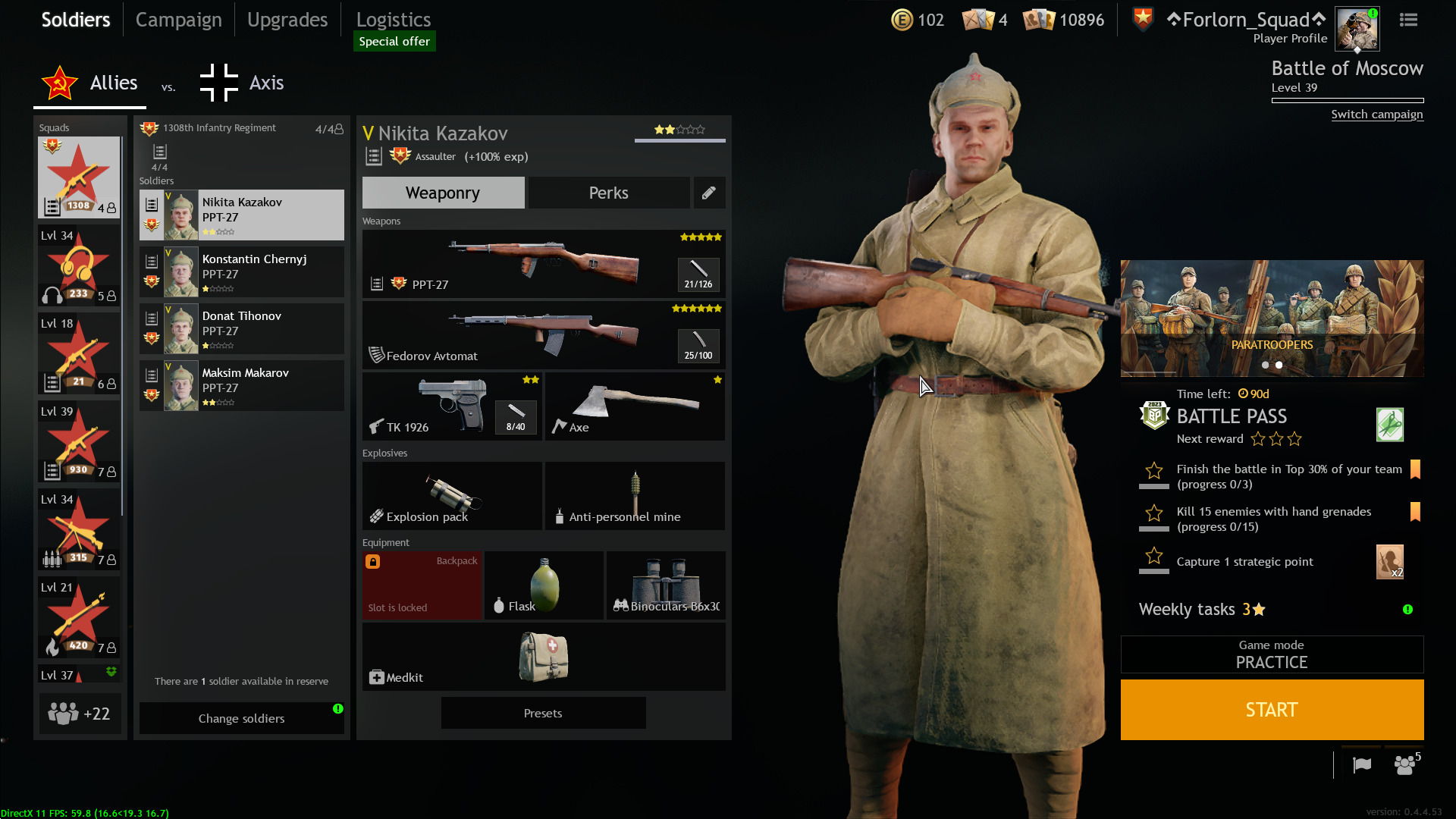Open the pencil edit icon beside Perks tab
This screenshot has width=1456, height=819.
click(709, 193)
